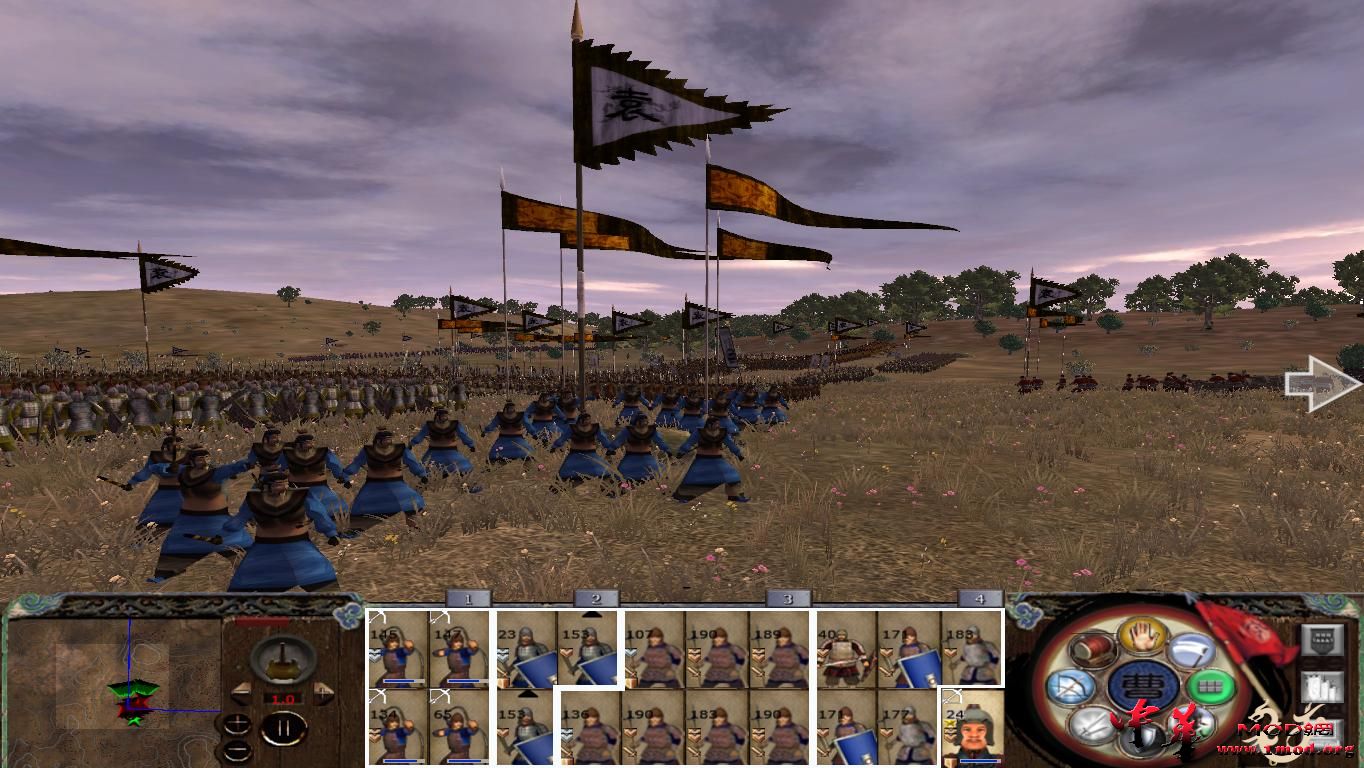Viewport: 1364px width, 768px height.
Task: Click the troop stats icon below the shield button
Action: pyautogui.click(x=1323, y=686)
